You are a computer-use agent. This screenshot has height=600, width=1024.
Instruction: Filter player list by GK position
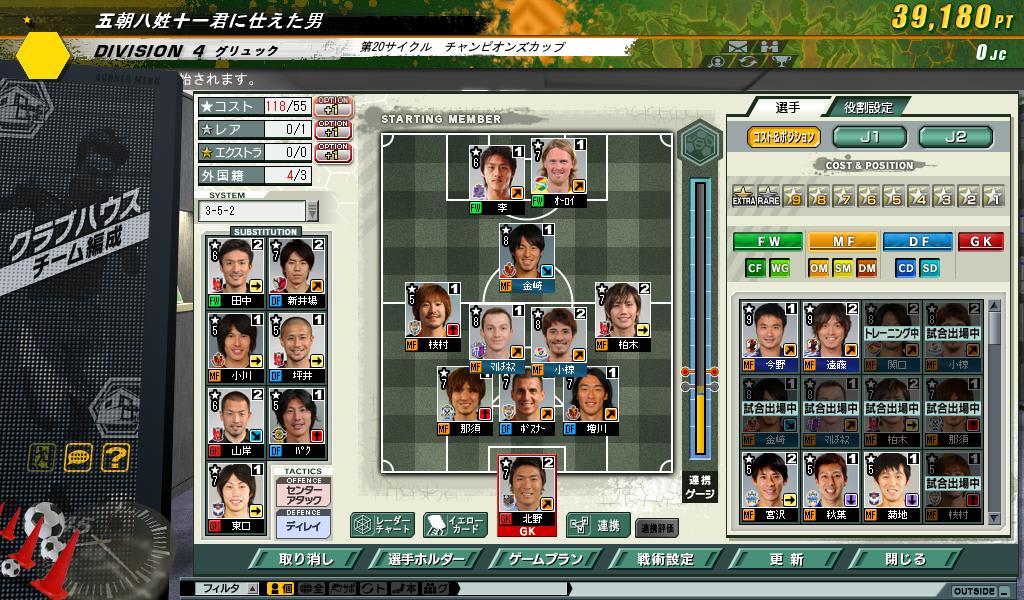tap(980, 241)
